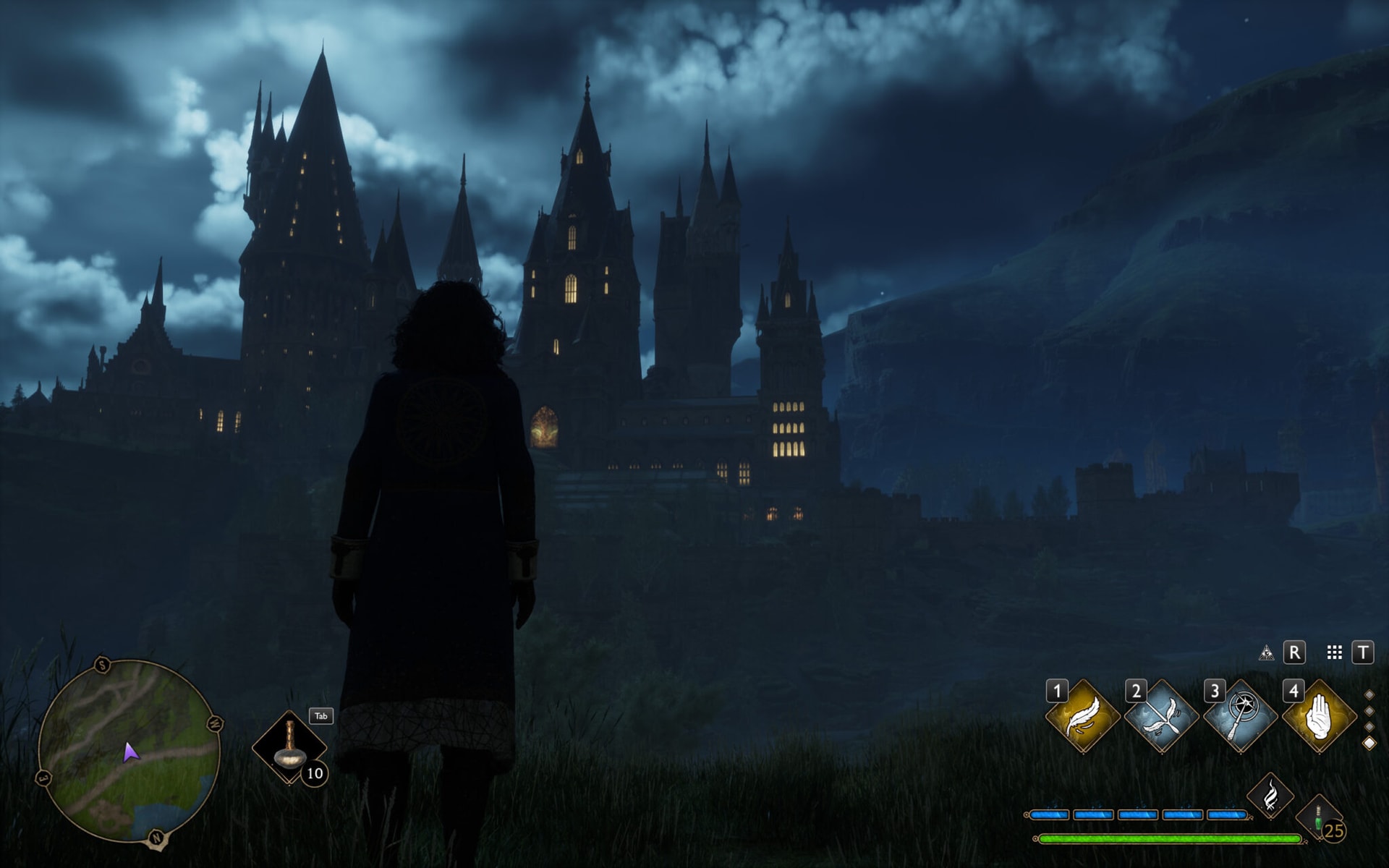Viewport: 1389px width, 868px height.
Task: Select the feather spell in slot 1
Action: (1082, 715)
